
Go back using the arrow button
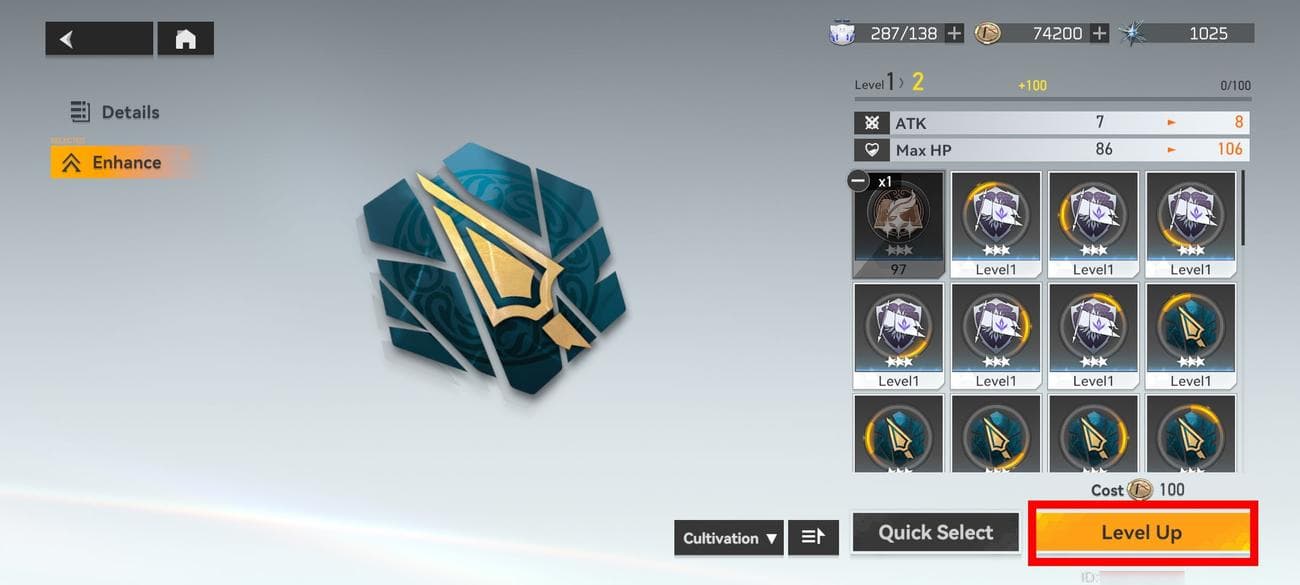pyautogui.click(x=98, y=39)
